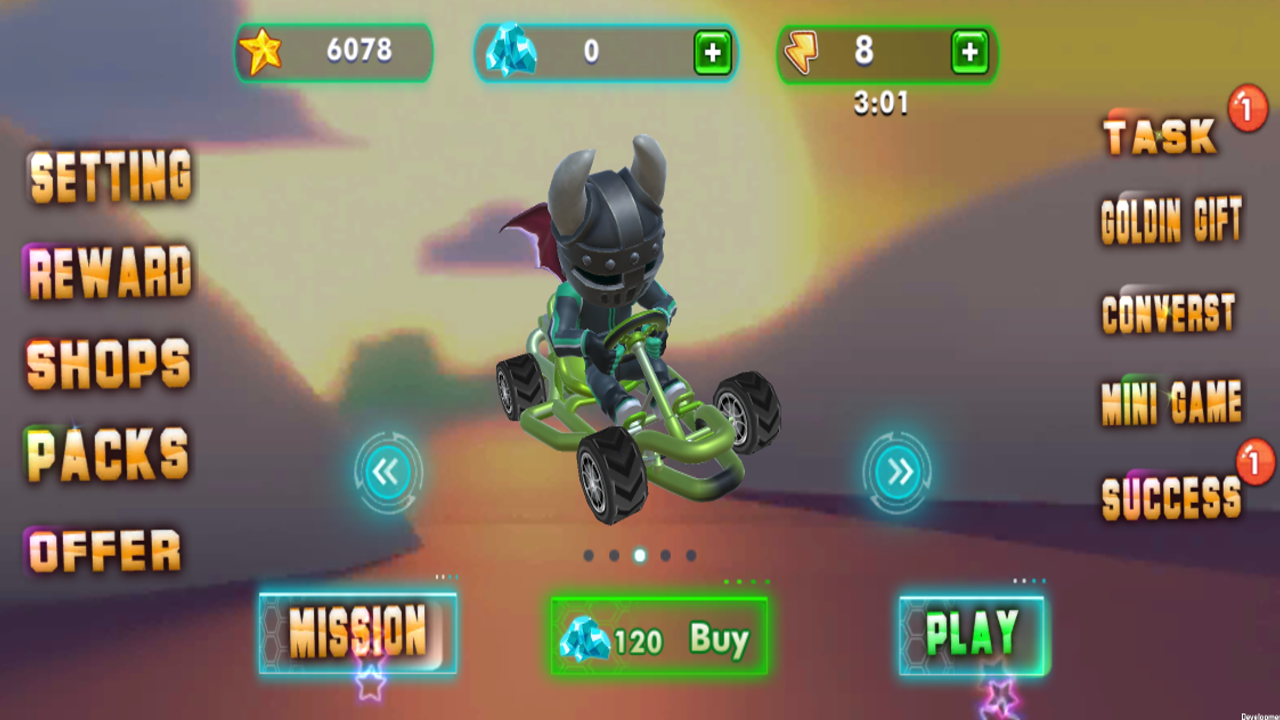Select the previous kart with the left arrow
This screenshot has width=1280, height=720.
point(387,472)
